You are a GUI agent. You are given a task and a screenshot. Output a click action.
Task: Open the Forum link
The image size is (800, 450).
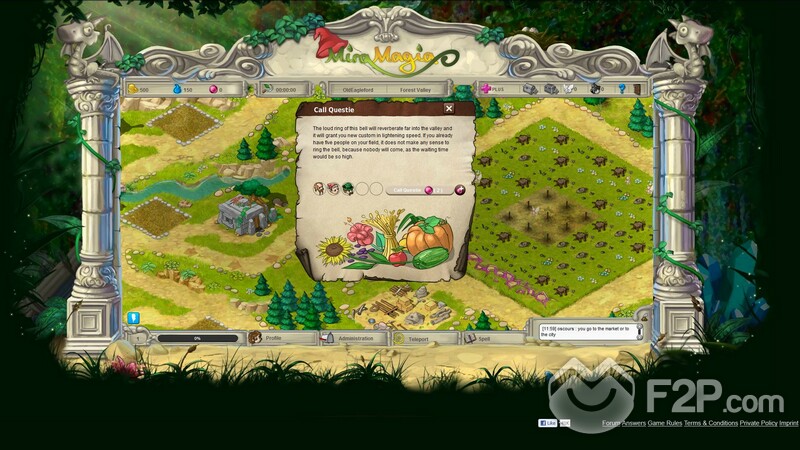click(x=611, y=423)
